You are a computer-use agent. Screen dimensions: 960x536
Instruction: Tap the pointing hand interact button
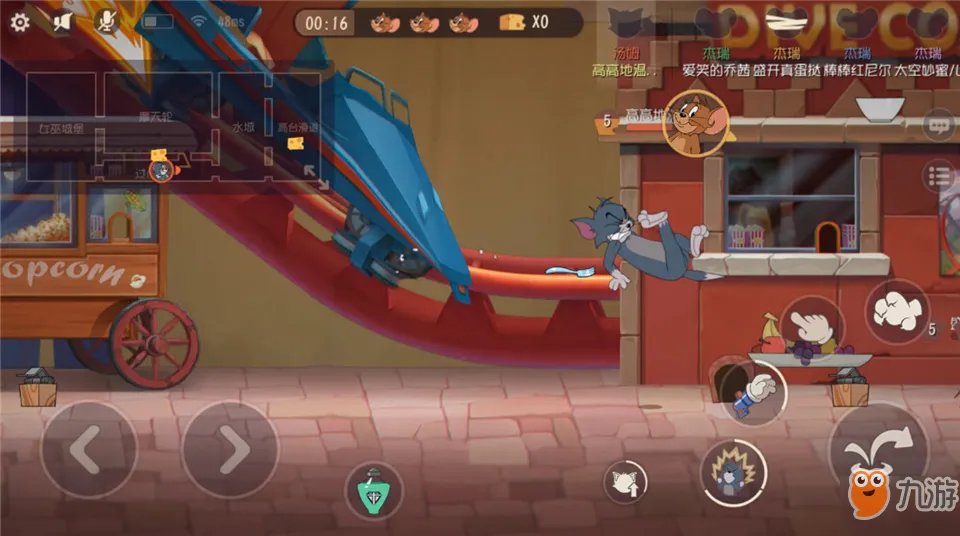click(812, 327)
